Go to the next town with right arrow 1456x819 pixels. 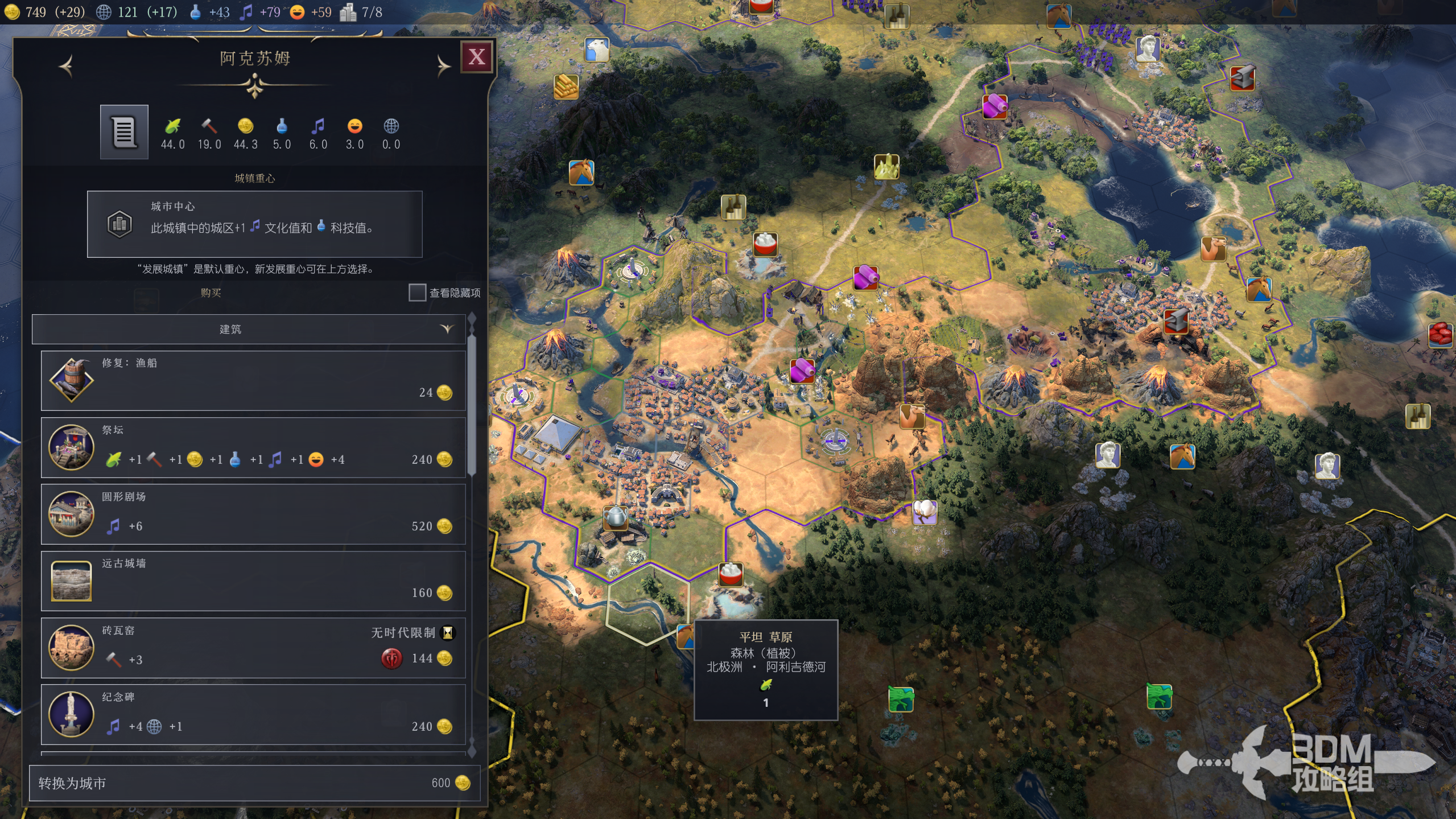[443, 66]
